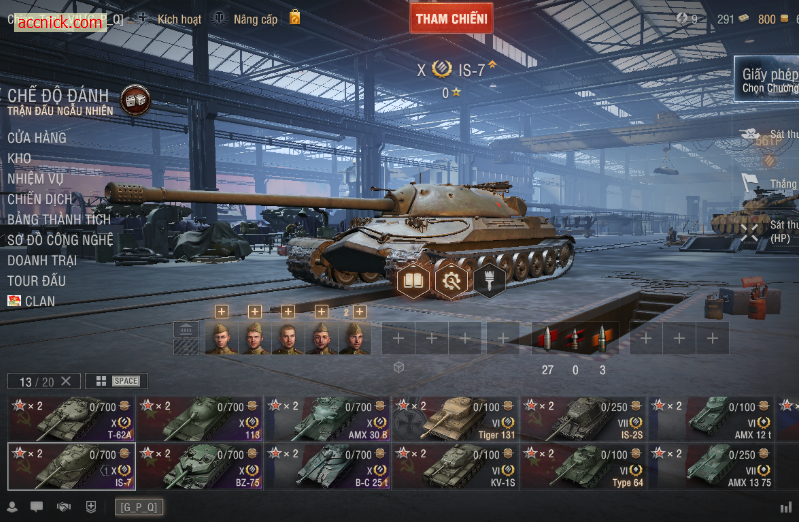Open the CLAN menu entry
799x522 pixels.
[40, 301]
